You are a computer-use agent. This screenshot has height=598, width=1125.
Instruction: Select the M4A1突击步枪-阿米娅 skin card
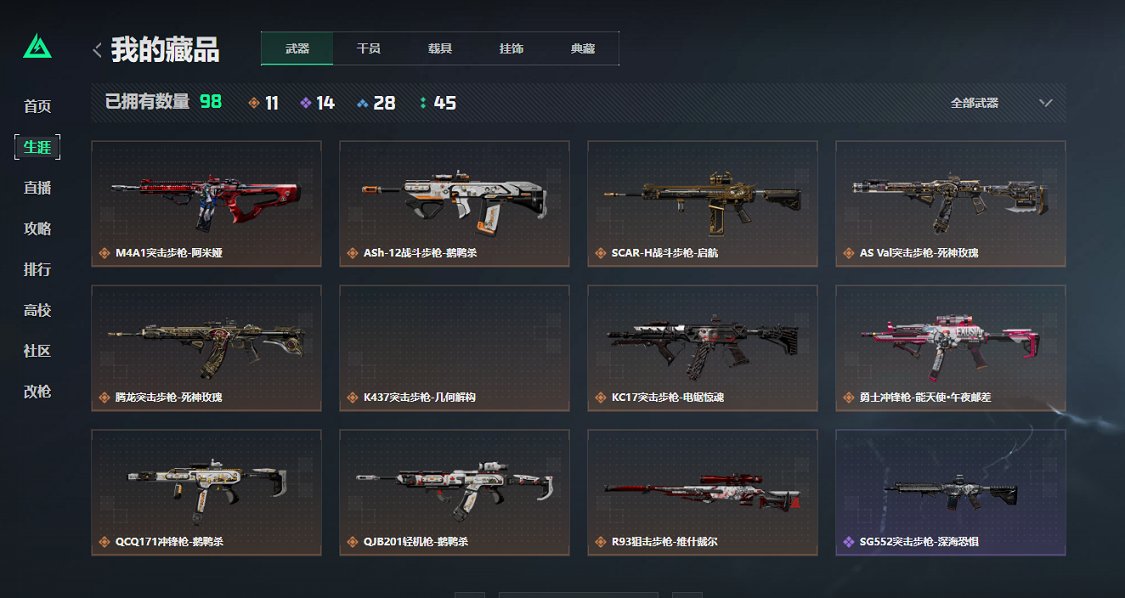point(206,204)
